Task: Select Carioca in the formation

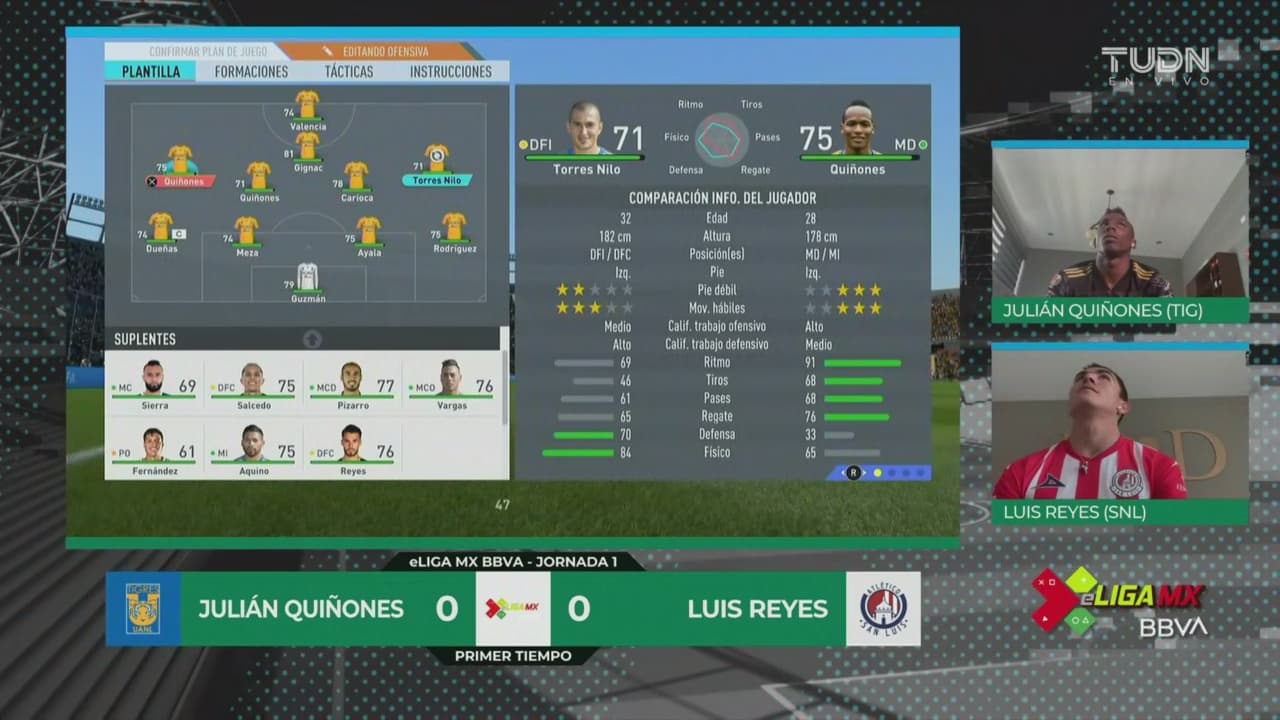Action: click(x=356, y=178)
